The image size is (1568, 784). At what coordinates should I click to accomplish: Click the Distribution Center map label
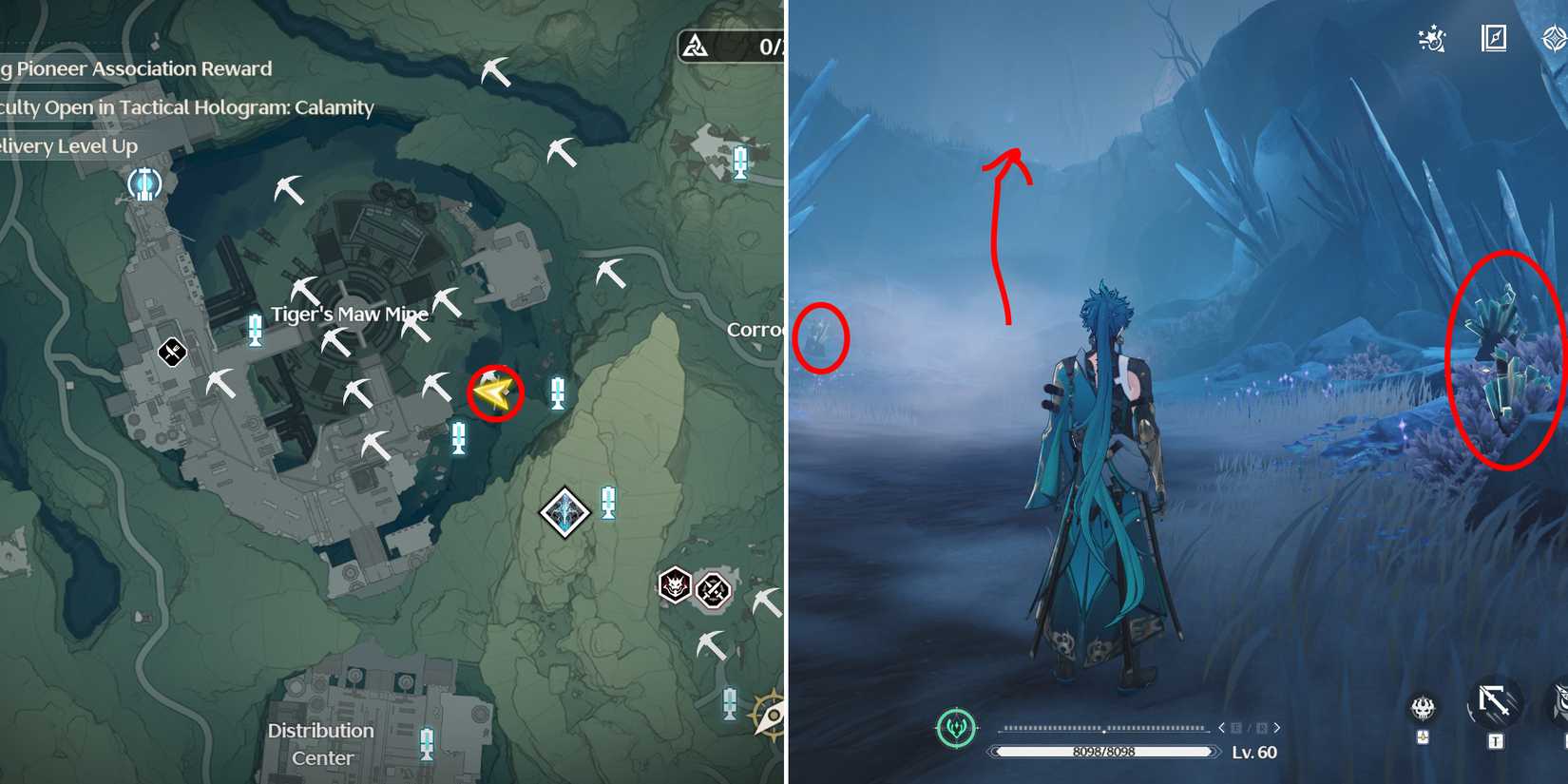click(x=320, y=744)
